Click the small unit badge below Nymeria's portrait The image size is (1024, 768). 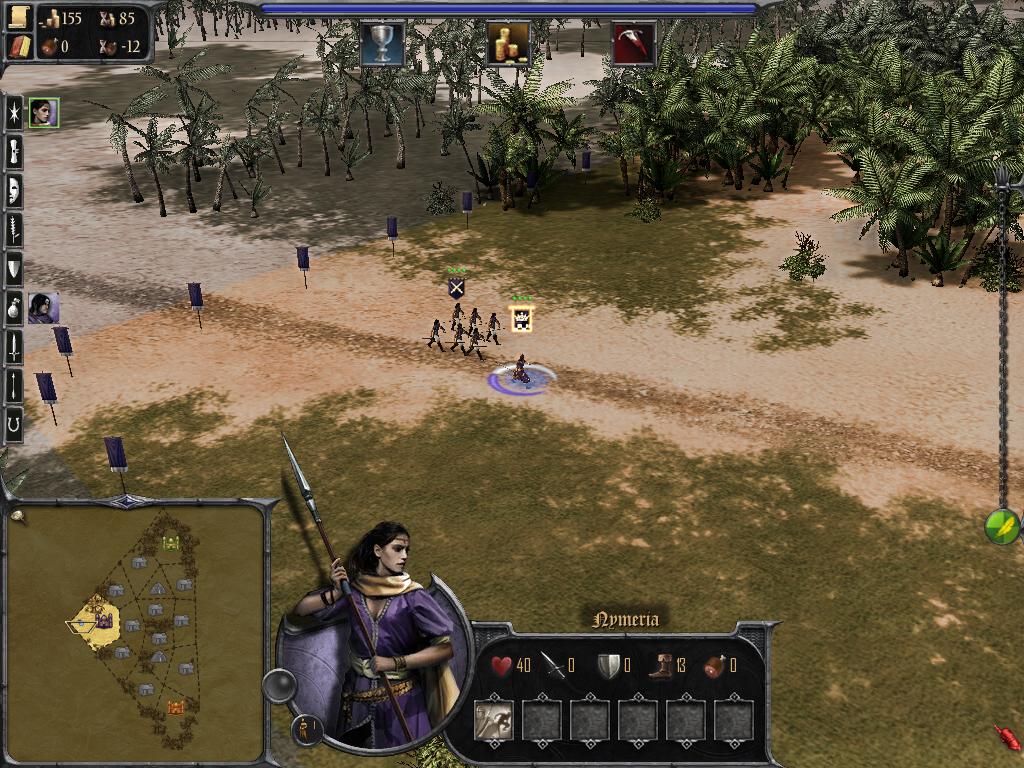(306, 730)
